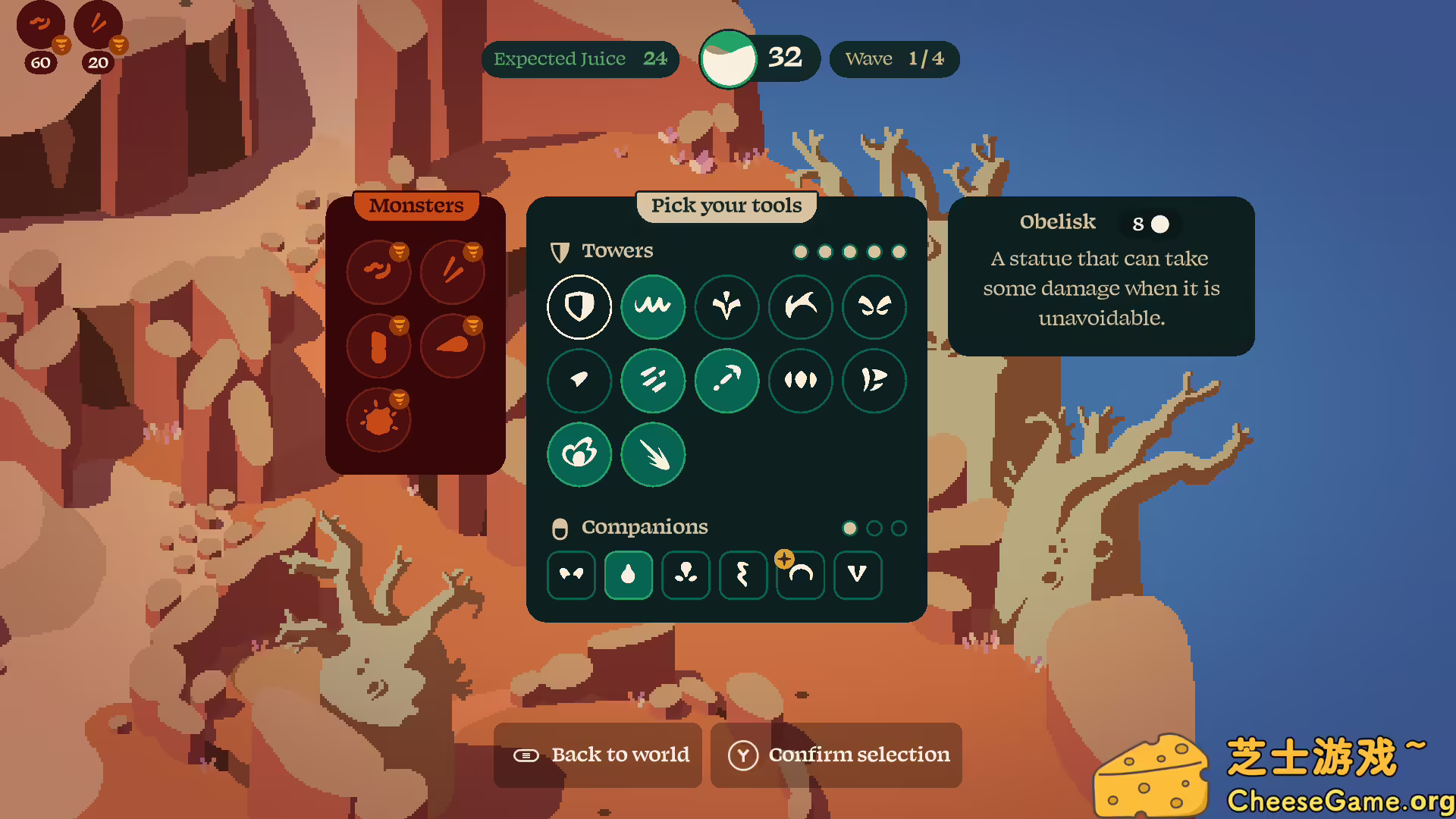
Task: Select the V-shaped companion
Action: [858, 575]
